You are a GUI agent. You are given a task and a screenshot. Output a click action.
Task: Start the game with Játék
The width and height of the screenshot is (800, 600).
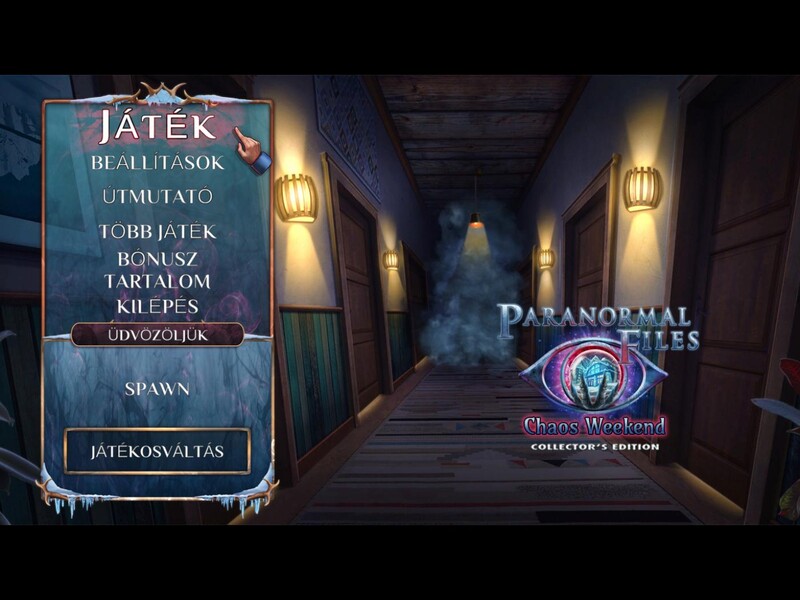point(157,126)
